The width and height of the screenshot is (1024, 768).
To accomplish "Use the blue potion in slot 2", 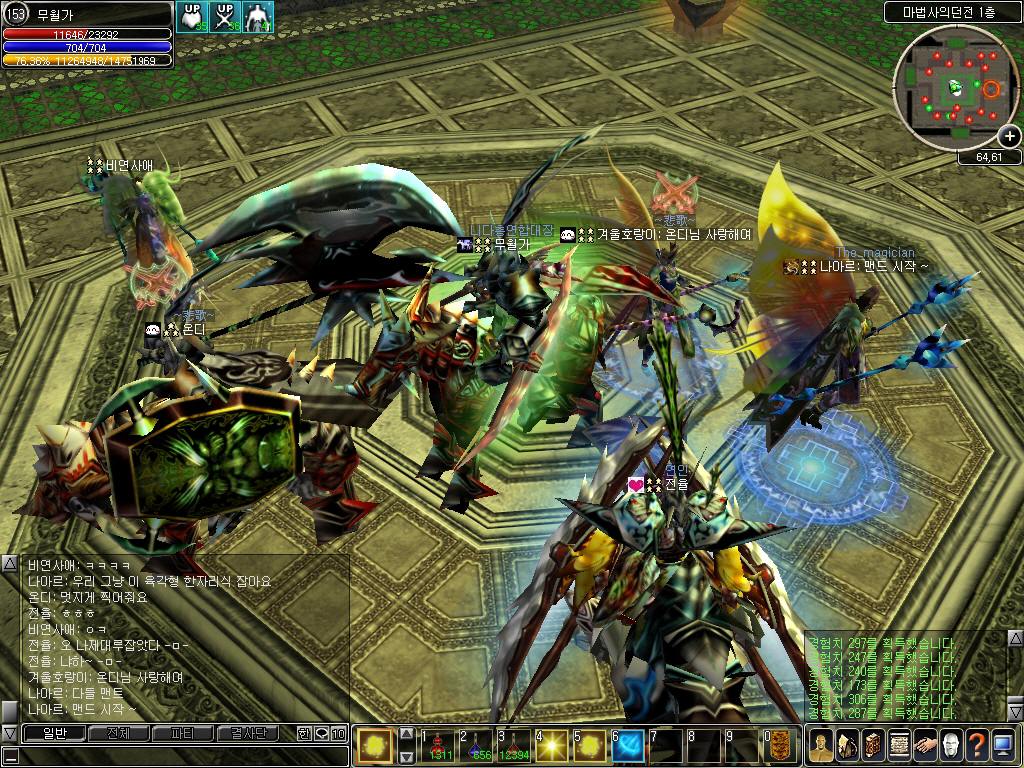I will [x=476, y=746].
